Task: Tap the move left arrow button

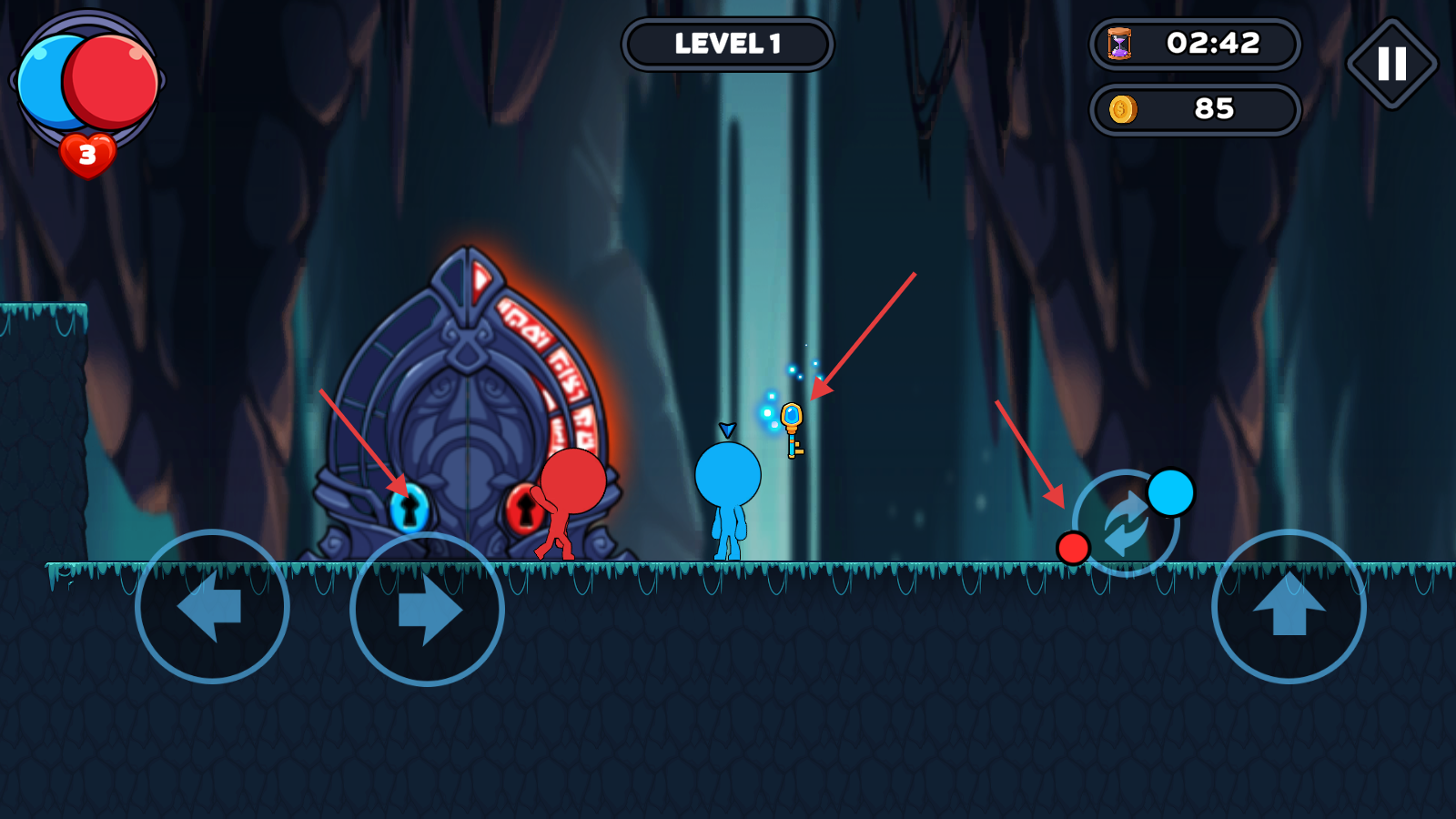Action: tap(212, 607)
